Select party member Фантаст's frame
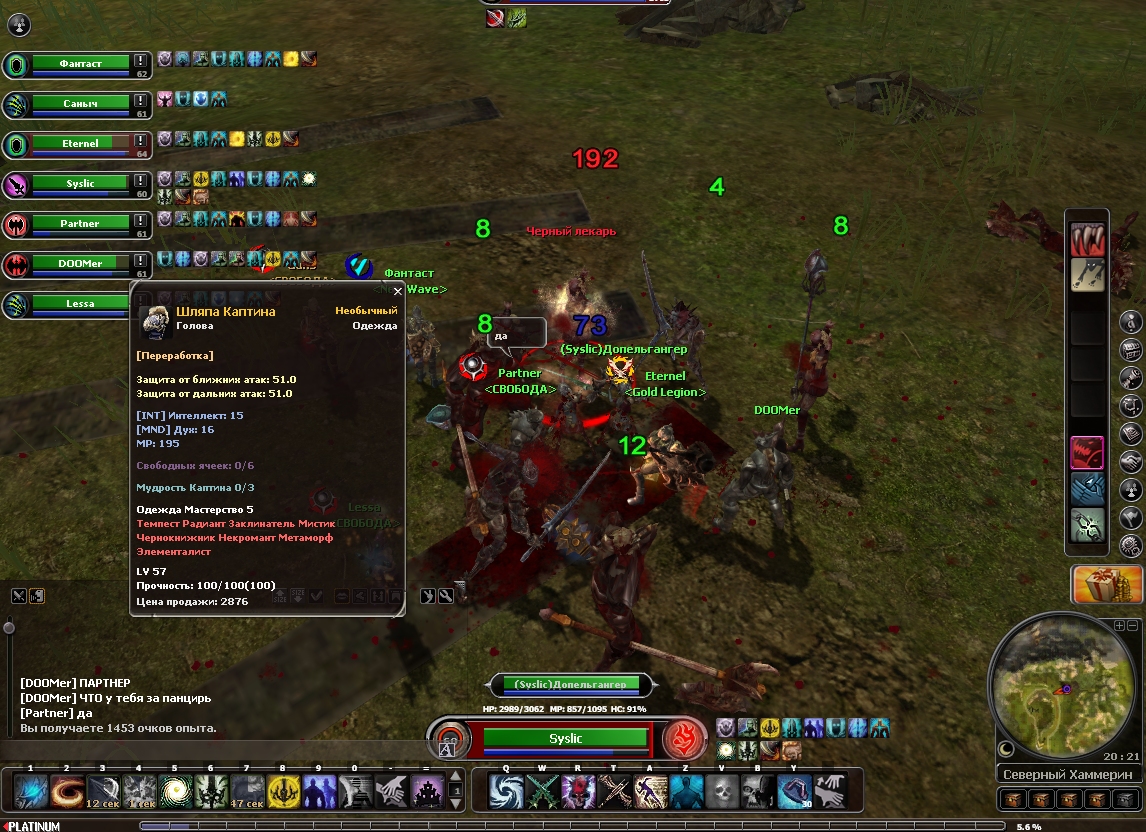 [81, 64]
